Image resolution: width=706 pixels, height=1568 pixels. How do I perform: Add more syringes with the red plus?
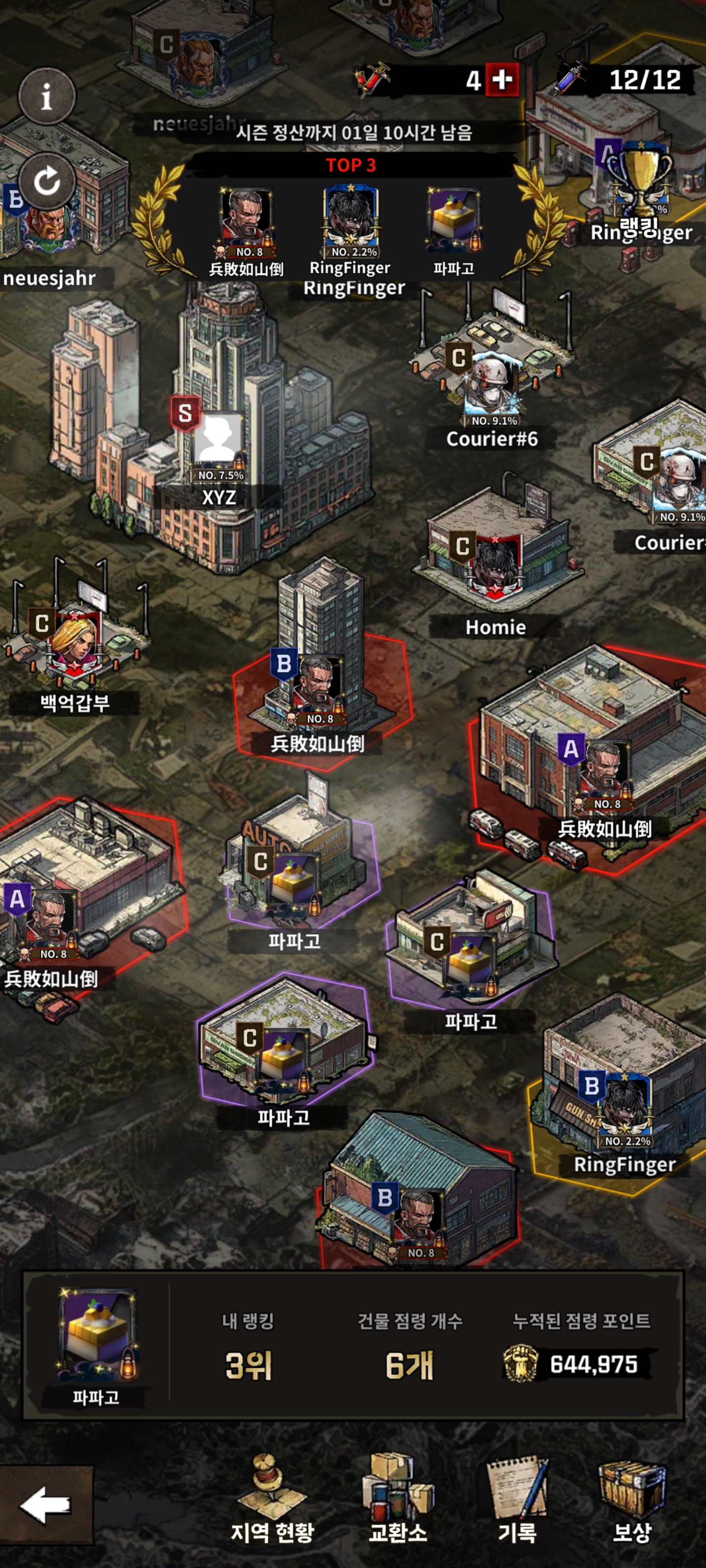coord(502,80)
